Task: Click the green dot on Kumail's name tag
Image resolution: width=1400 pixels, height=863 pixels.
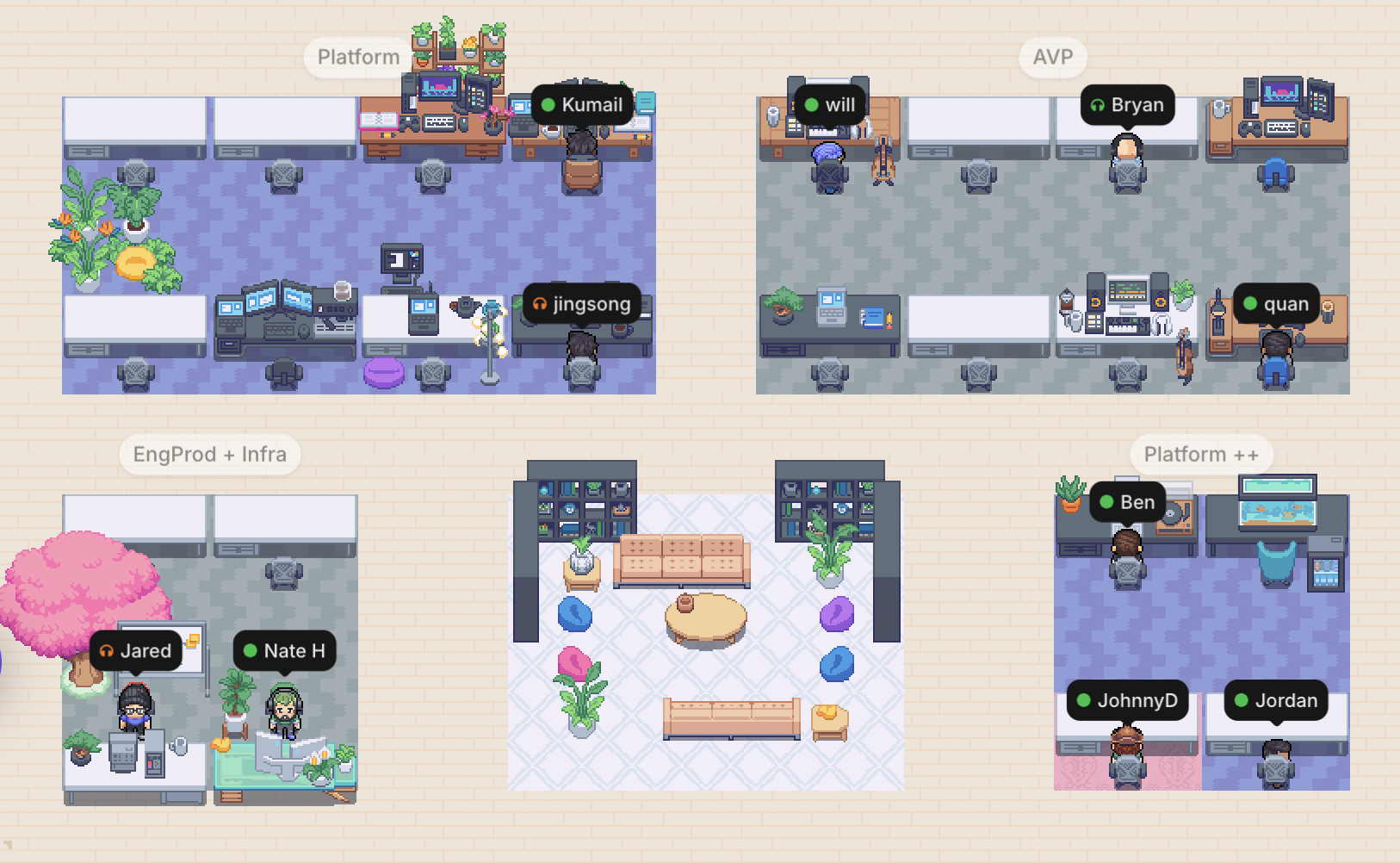Action: [x=548, y=105]
